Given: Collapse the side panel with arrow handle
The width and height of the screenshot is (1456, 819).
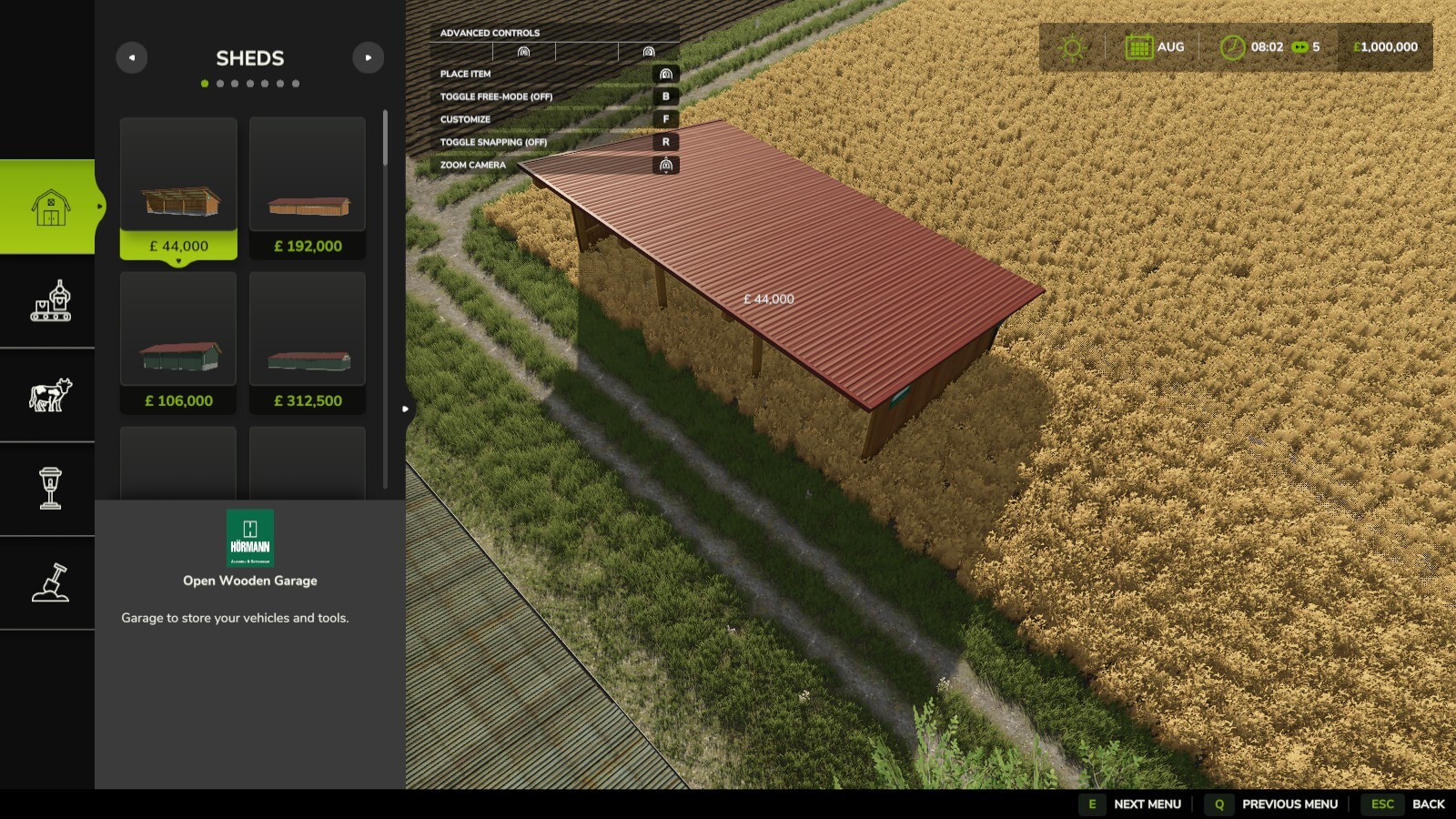Looking at the screenshot, I should (406, 409).
